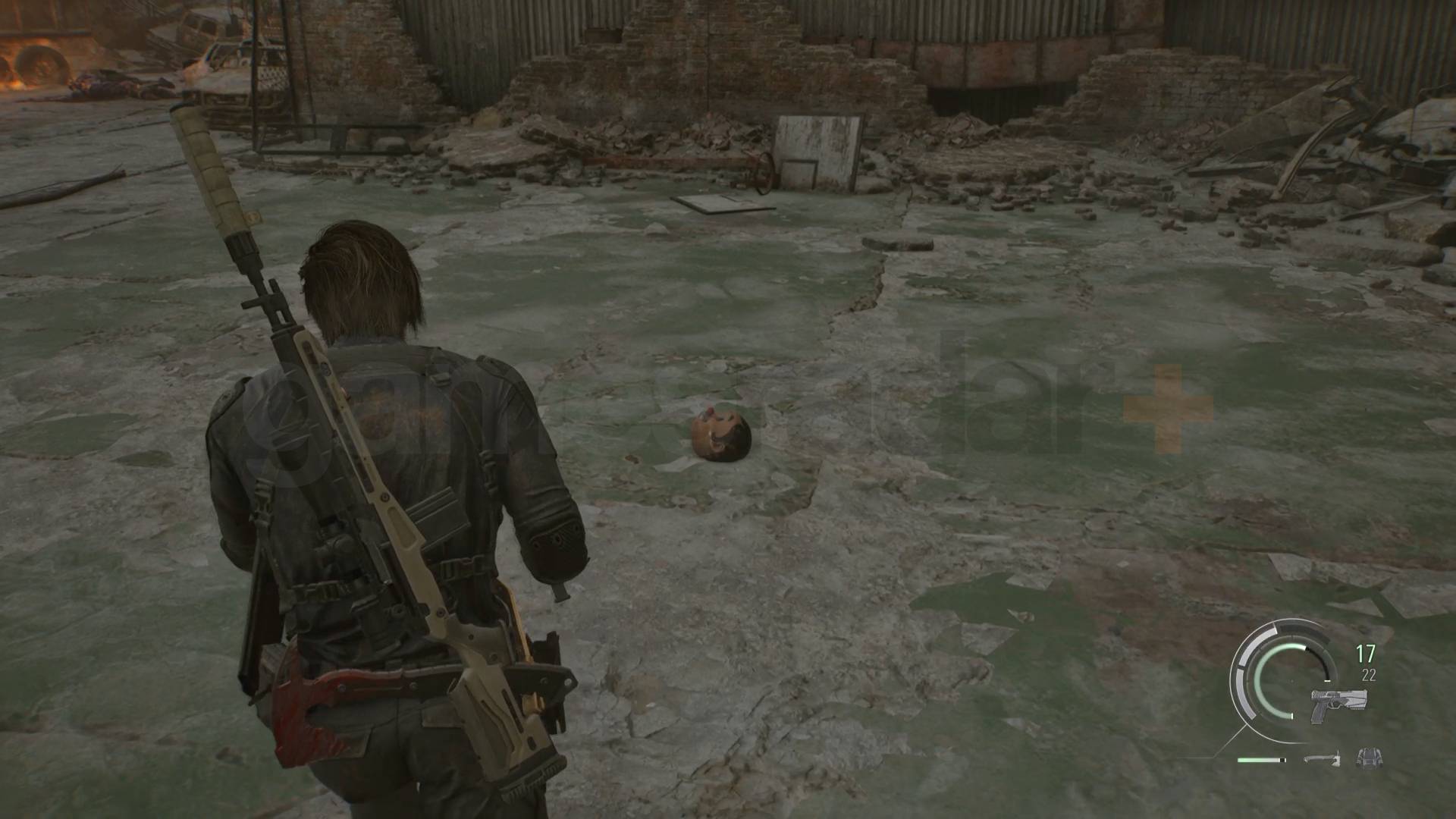This screenshot has height=819, width=1456.
Task: Click the armor vest equipment icon
Action: pos(1370,759)
